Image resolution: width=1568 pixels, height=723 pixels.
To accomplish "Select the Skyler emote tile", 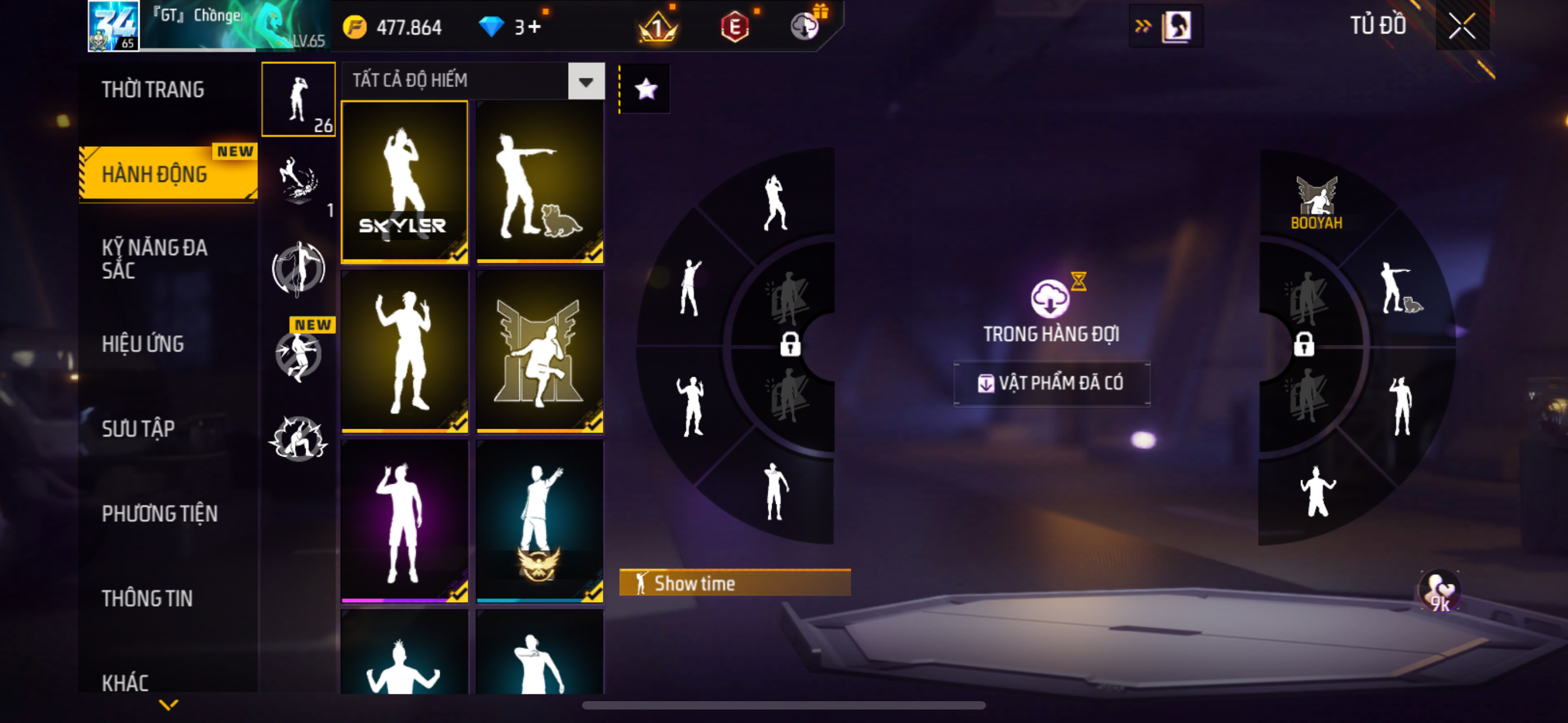I will pos(405,183).
